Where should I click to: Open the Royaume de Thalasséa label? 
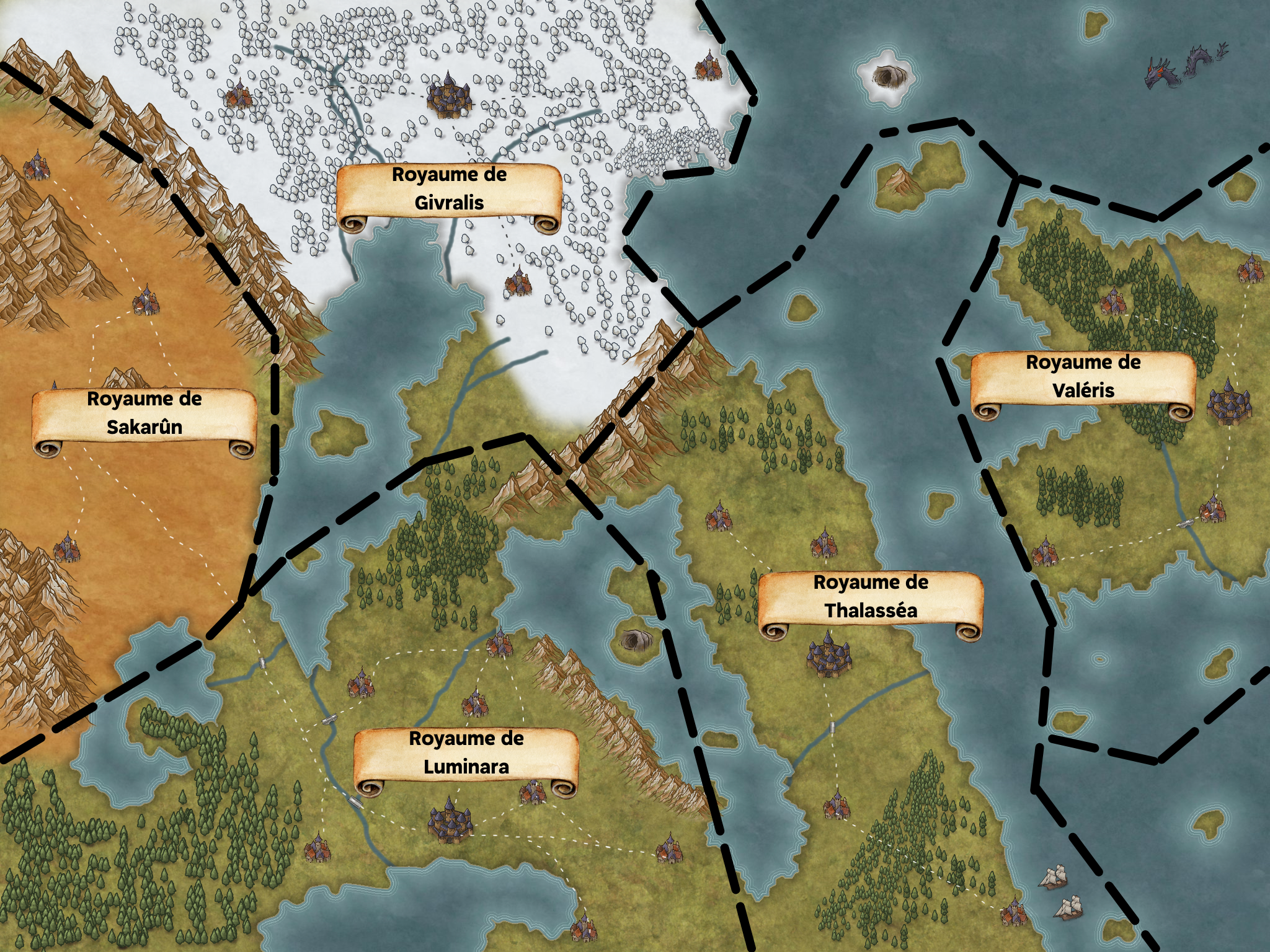(871, 597)
